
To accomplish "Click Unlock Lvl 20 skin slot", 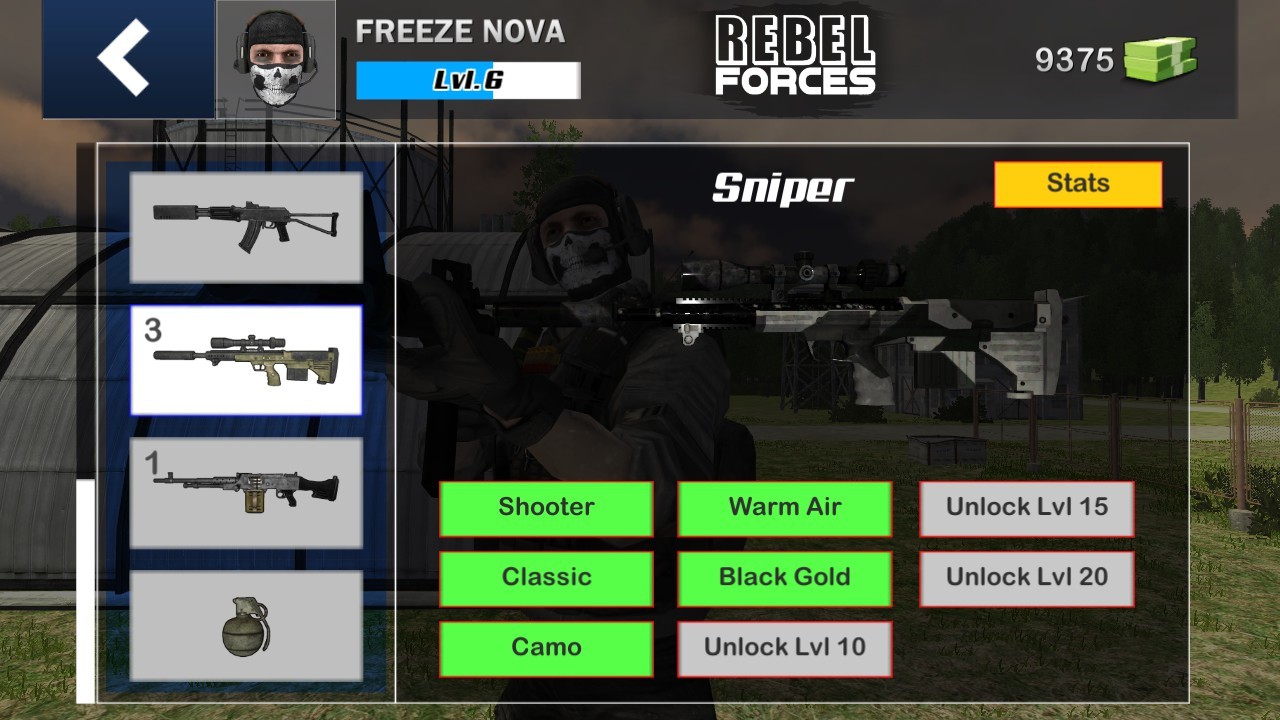I will pyautogui.click(x=1026, y=578).
